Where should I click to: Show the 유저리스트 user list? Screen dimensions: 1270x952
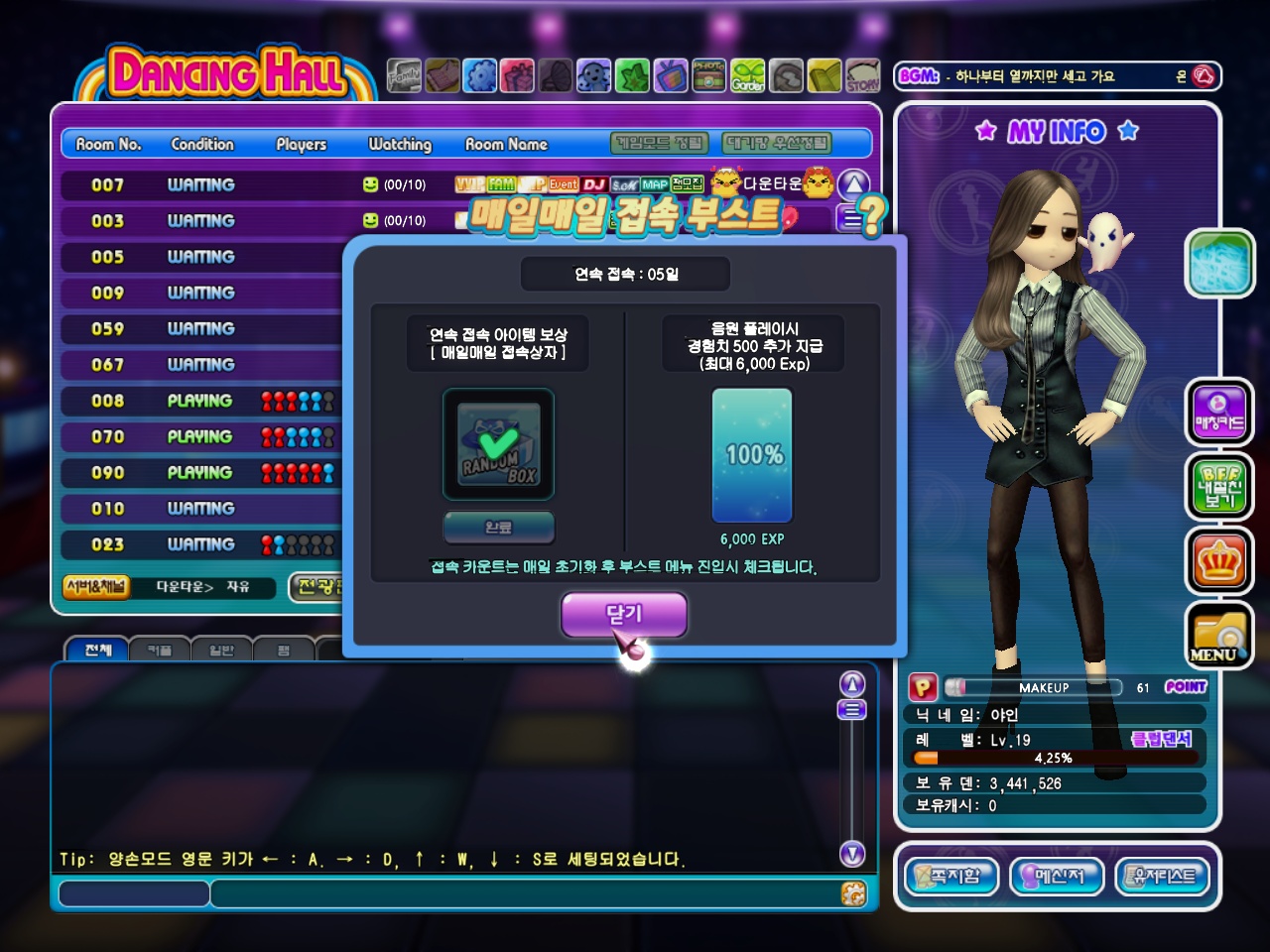(1163, 877)
